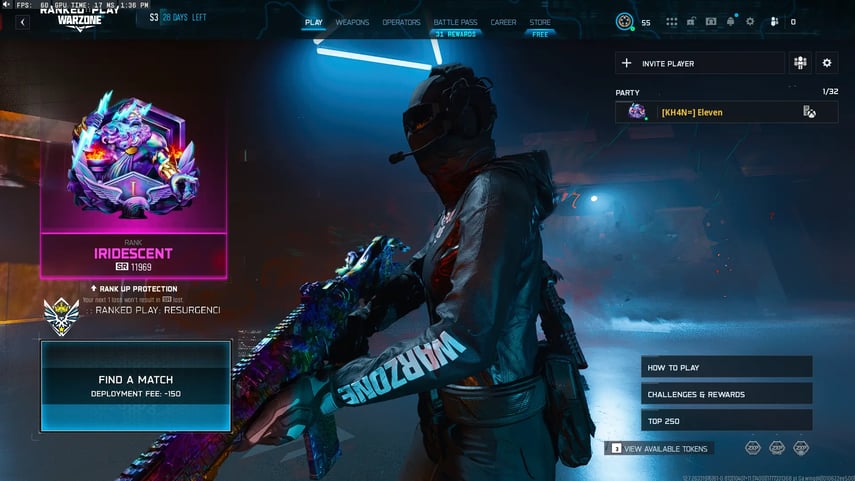Open the Weapons tab
The width and height of the screenshot is (855, 481).
(x=352, y=22)
